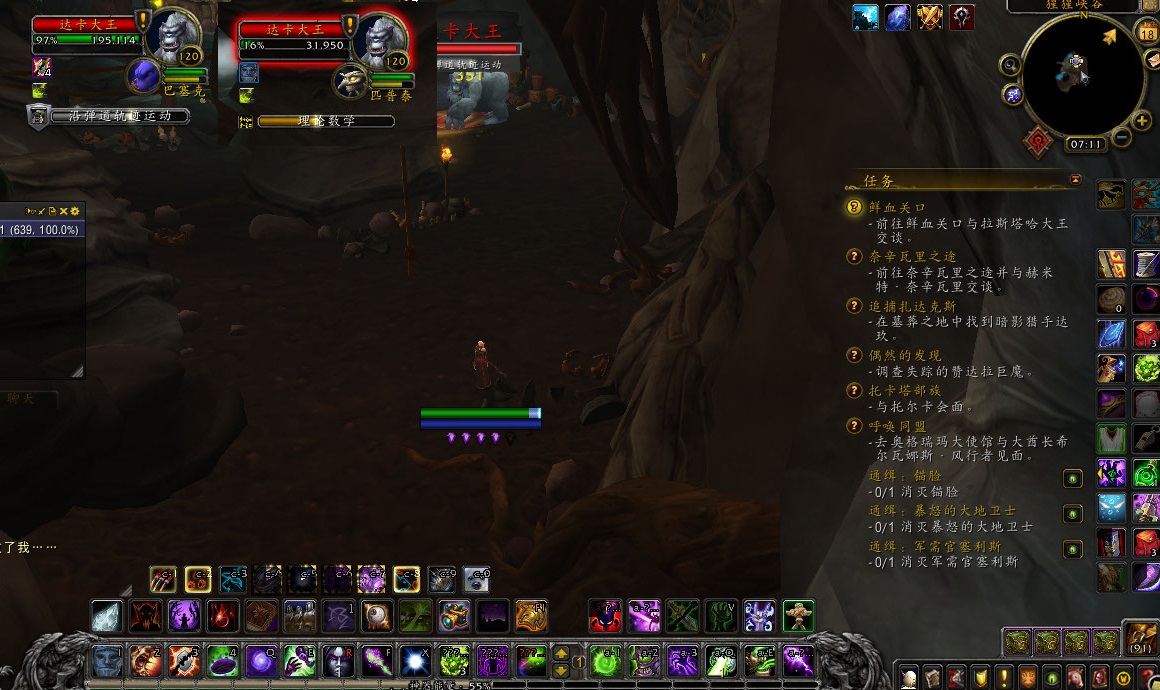
Task: Collapse the 任务 quest tracker
Action: tap(1075, 180)
